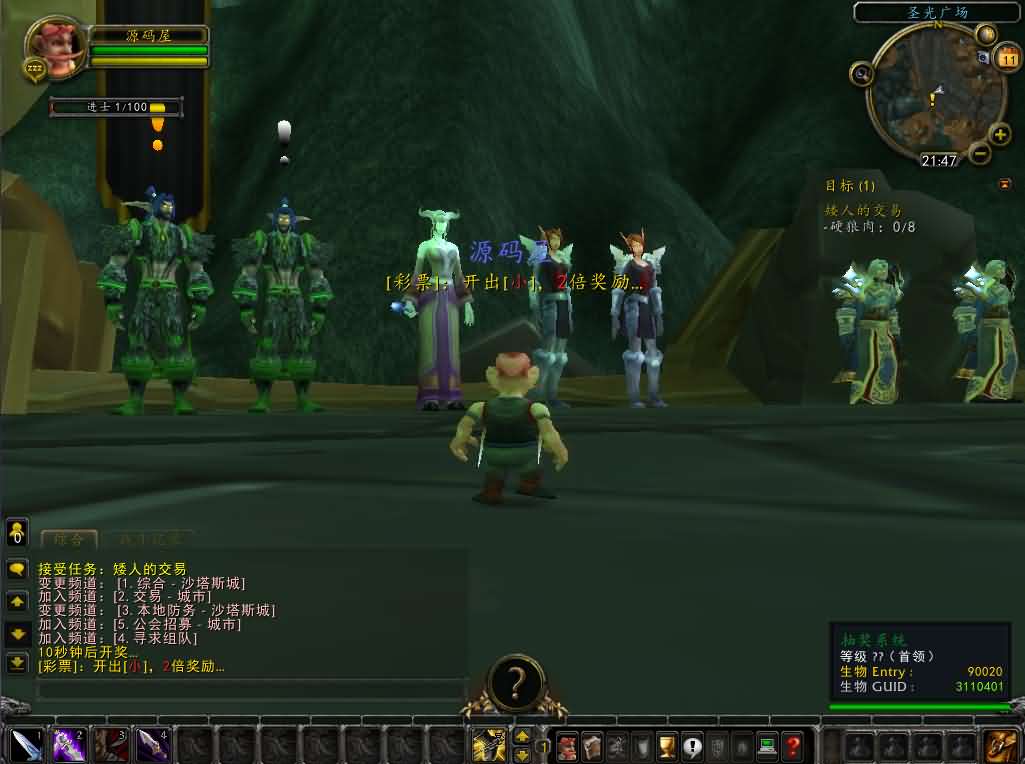
Task: Toggle the minimap tracking magnifier button
Action: pos(861,73)
